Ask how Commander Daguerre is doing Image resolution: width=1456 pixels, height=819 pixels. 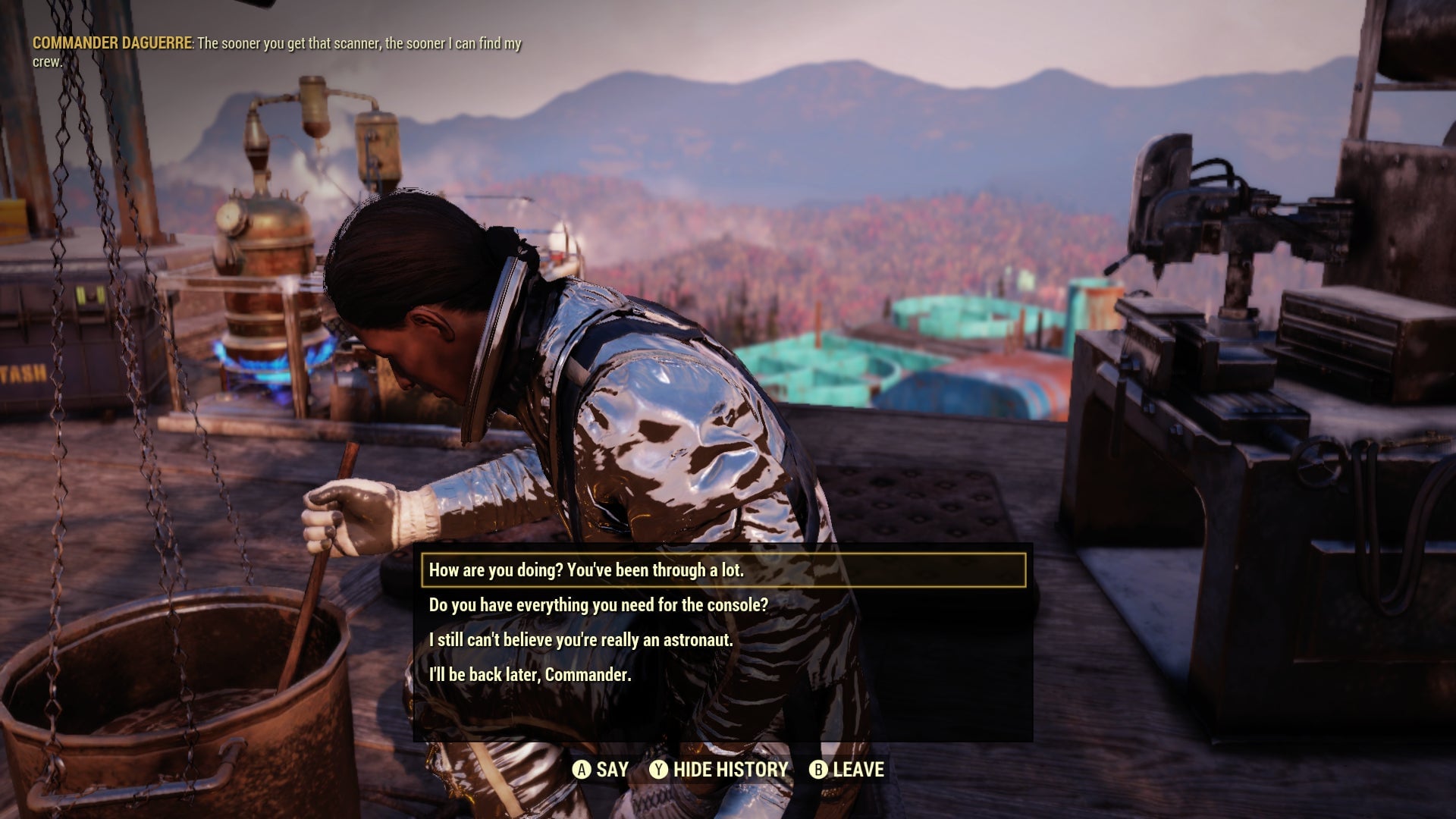586,570
